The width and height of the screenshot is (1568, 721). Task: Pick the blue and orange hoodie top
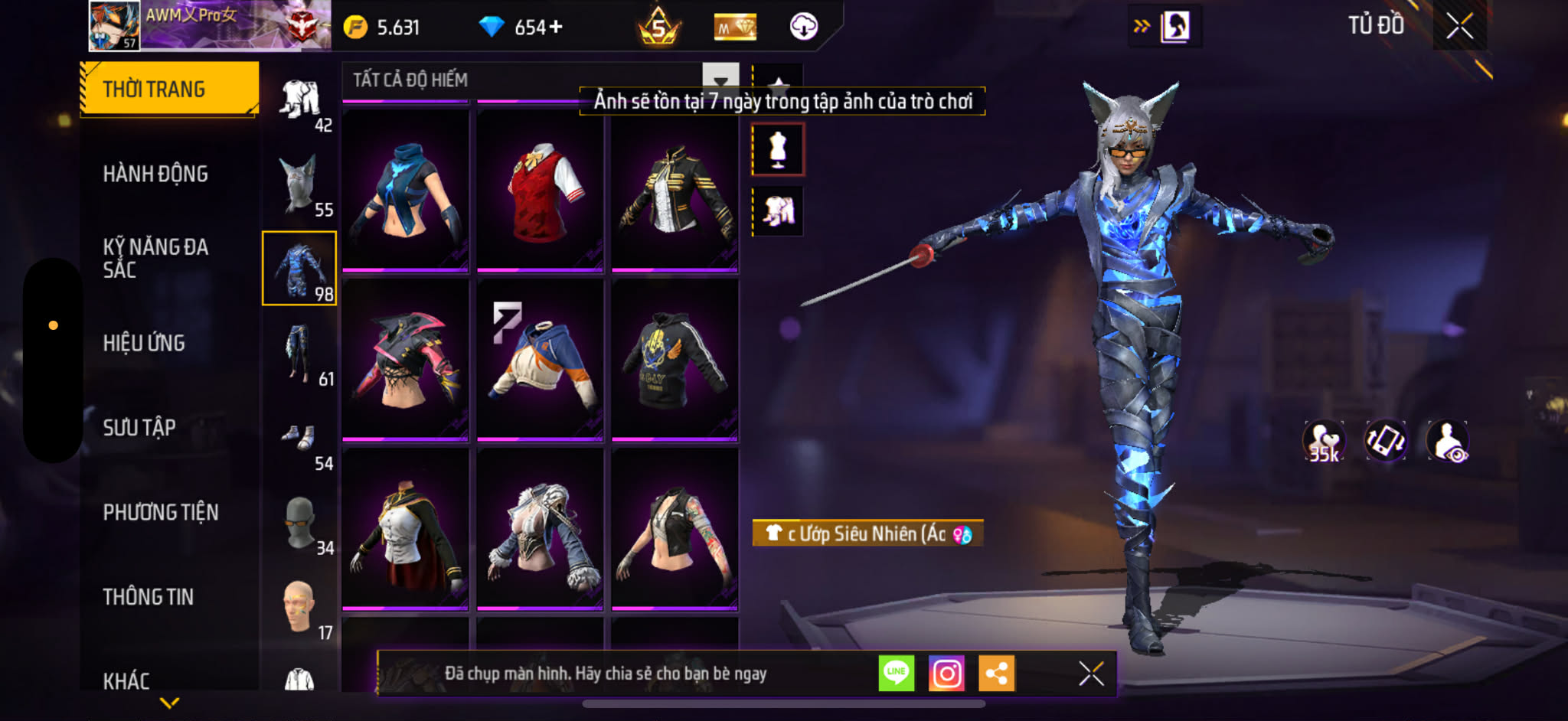[540, 360]
